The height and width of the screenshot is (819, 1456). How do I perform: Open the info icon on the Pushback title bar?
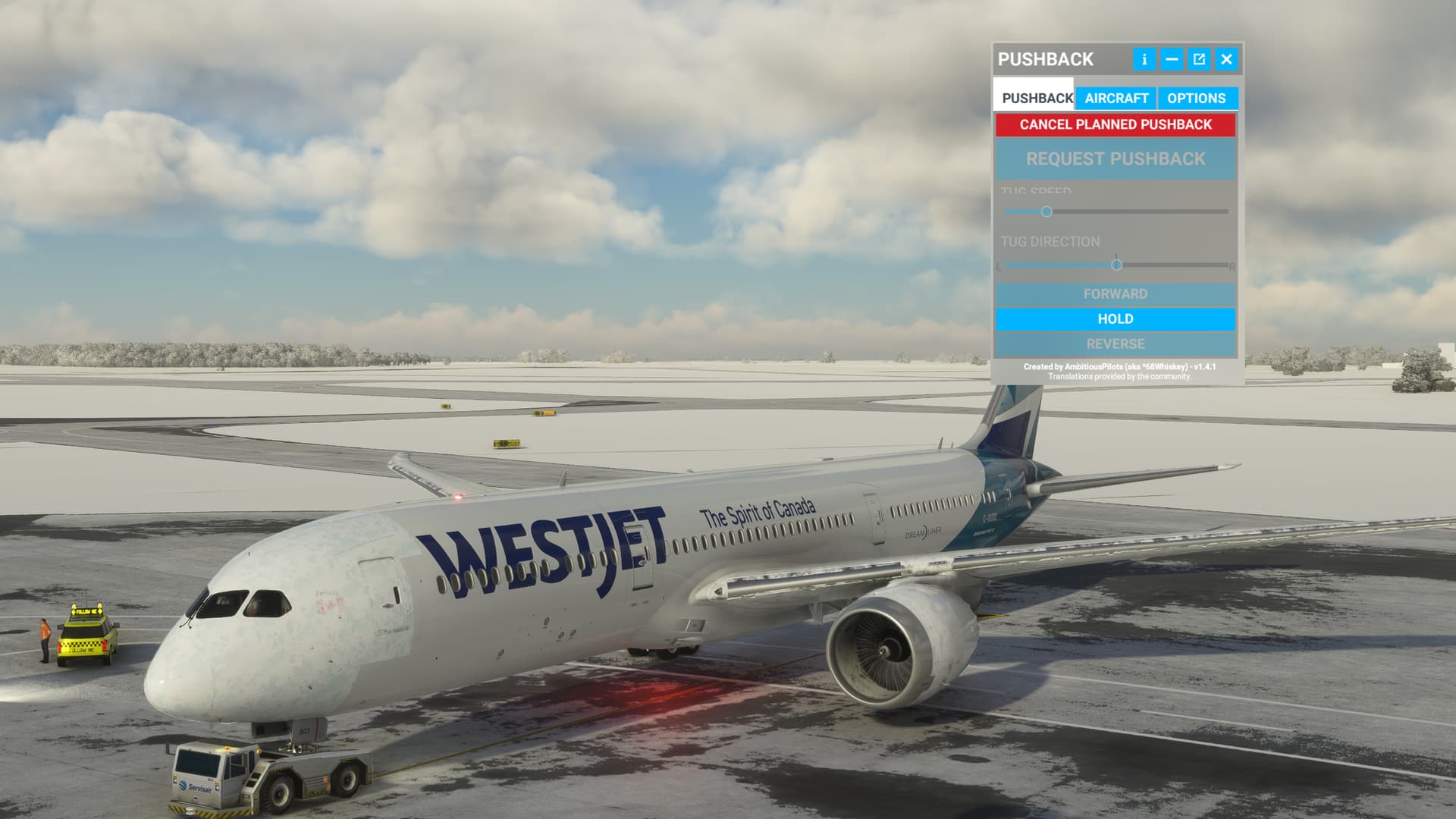(x=1144, y=59)
